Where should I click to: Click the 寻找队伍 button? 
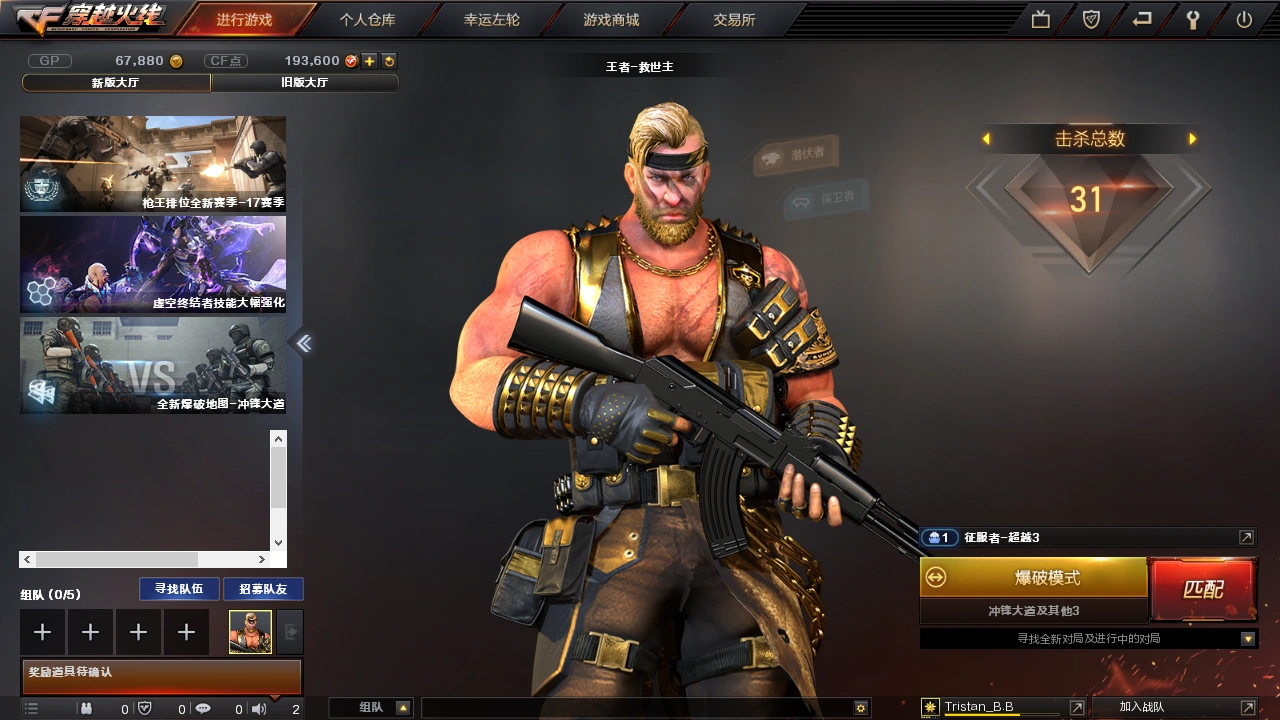click(x=178, y=588)
